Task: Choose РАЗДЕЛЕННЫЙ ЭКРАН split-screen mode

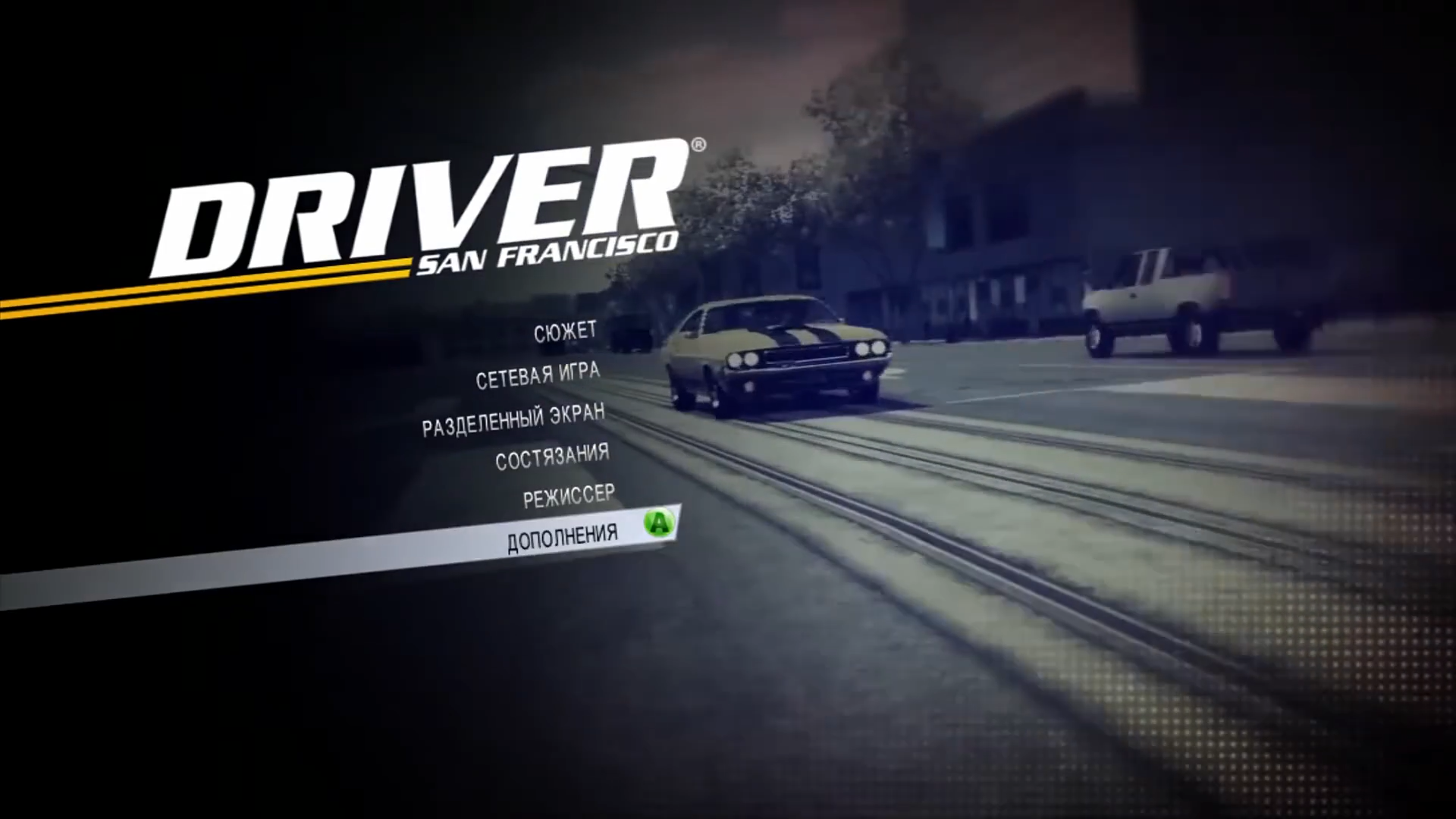Action: 513,419
